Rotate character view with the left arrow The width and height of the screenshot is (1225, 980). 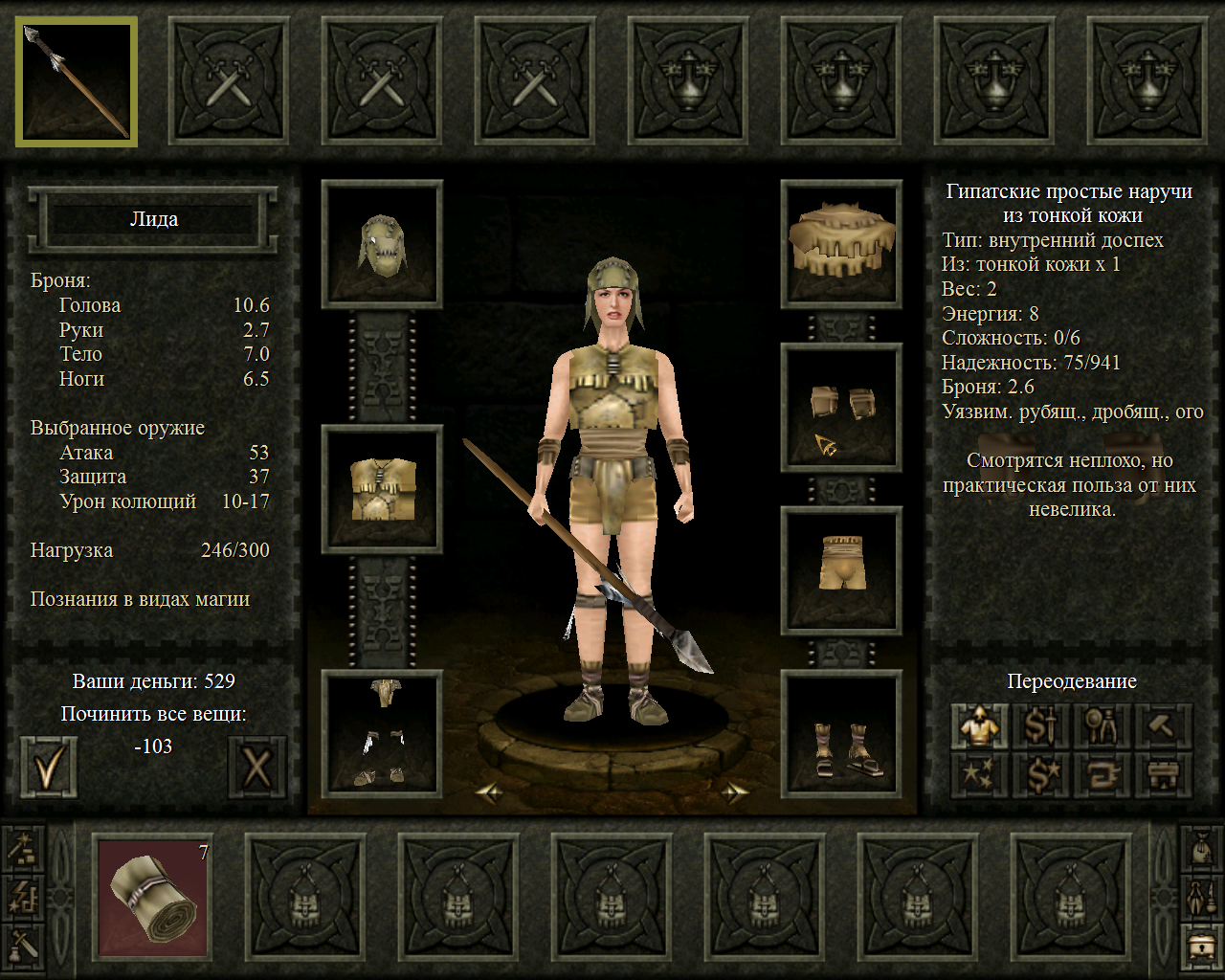[489, 791]
